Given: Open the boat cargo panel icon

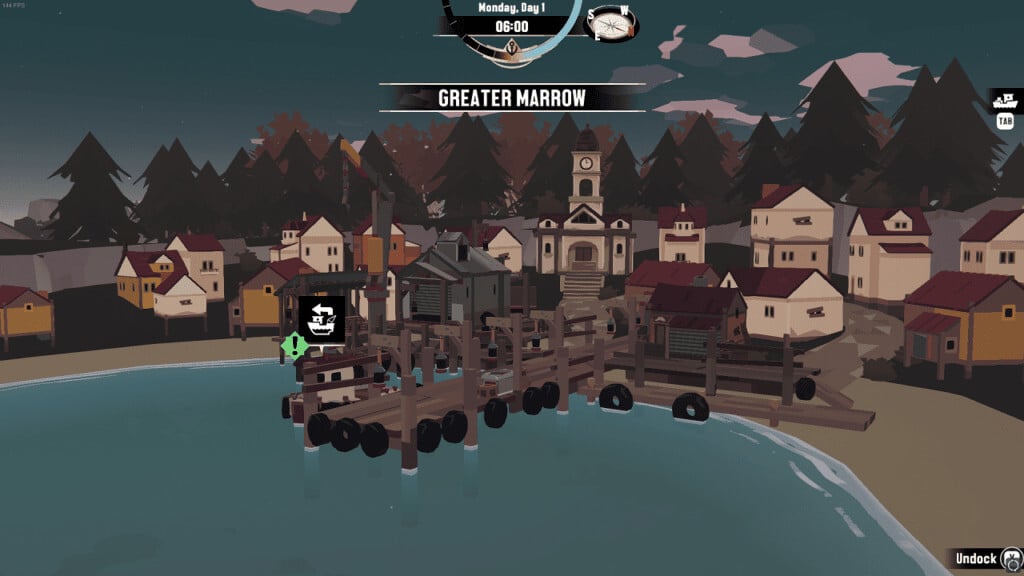Looking at the screenshot, I should coord(1005,100).
